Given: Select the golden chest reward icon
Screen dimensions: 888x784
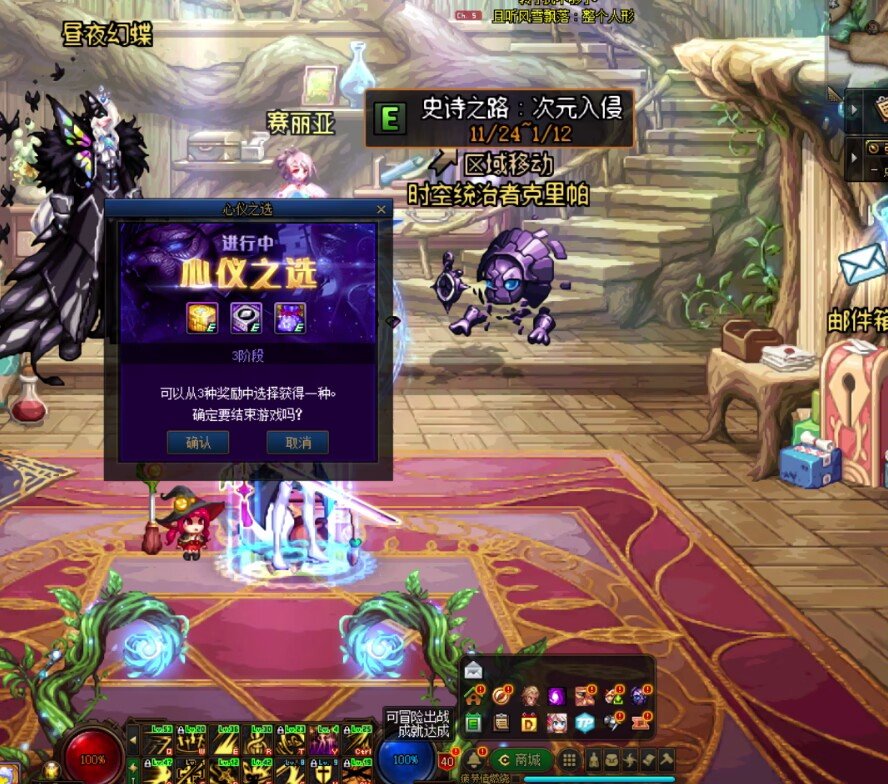Looking at the screenshot, I should click(x=203, y=317).
